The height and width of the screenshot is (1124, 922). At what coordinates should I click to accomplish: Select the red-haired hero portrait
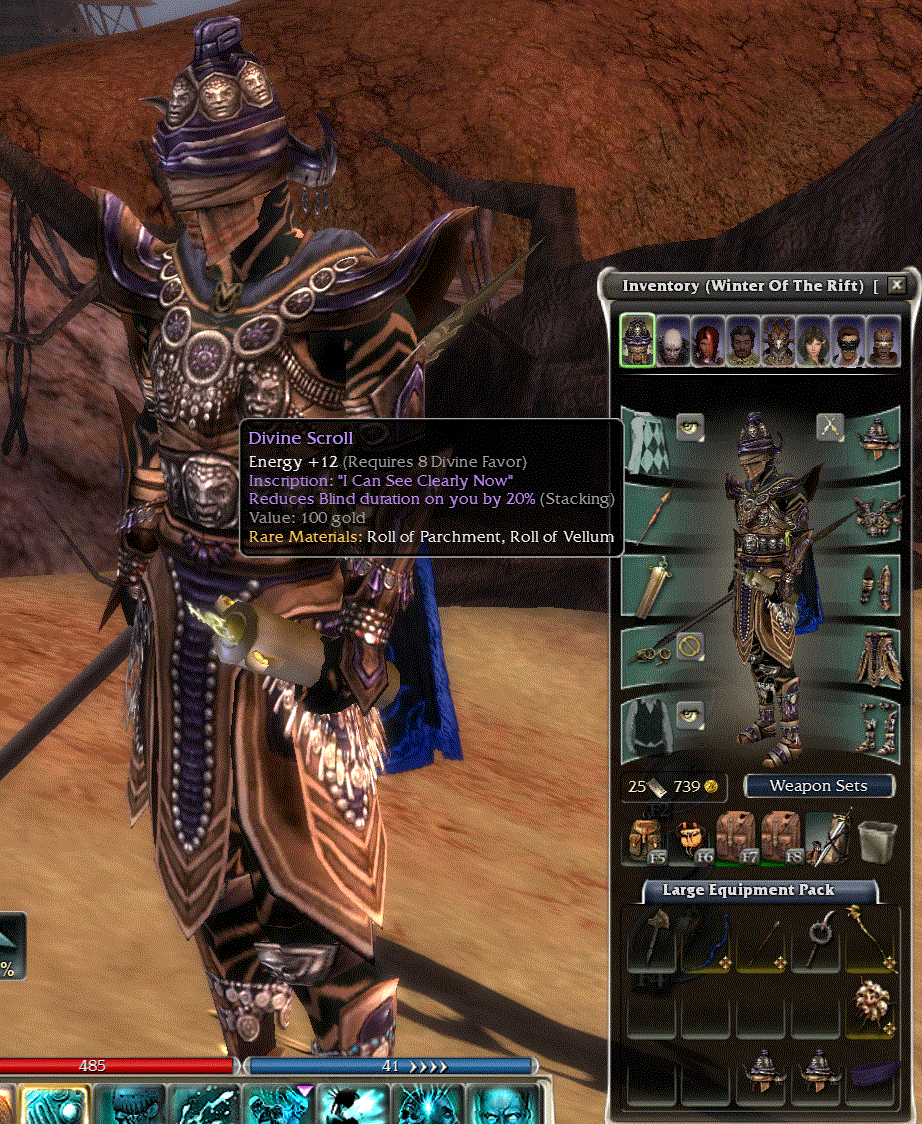709,342
